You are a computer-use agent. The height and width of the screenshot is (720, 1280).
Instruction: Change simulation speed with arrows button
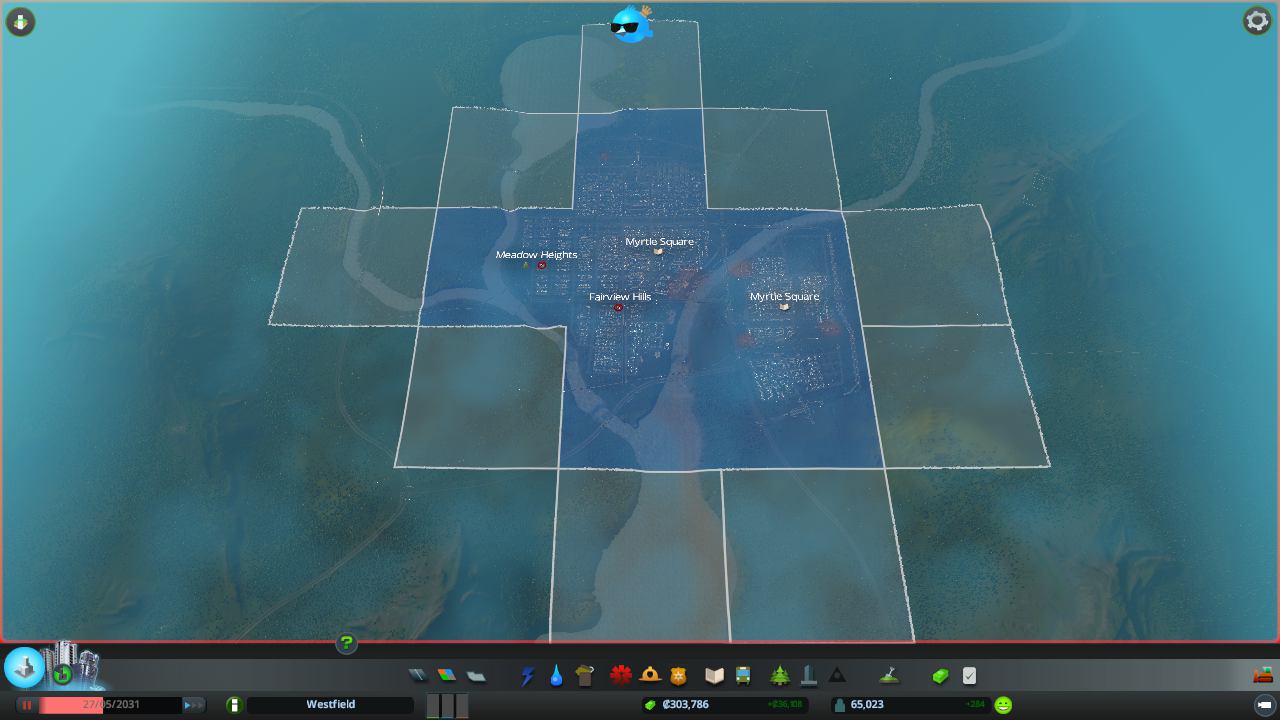(x=194, y=705)
